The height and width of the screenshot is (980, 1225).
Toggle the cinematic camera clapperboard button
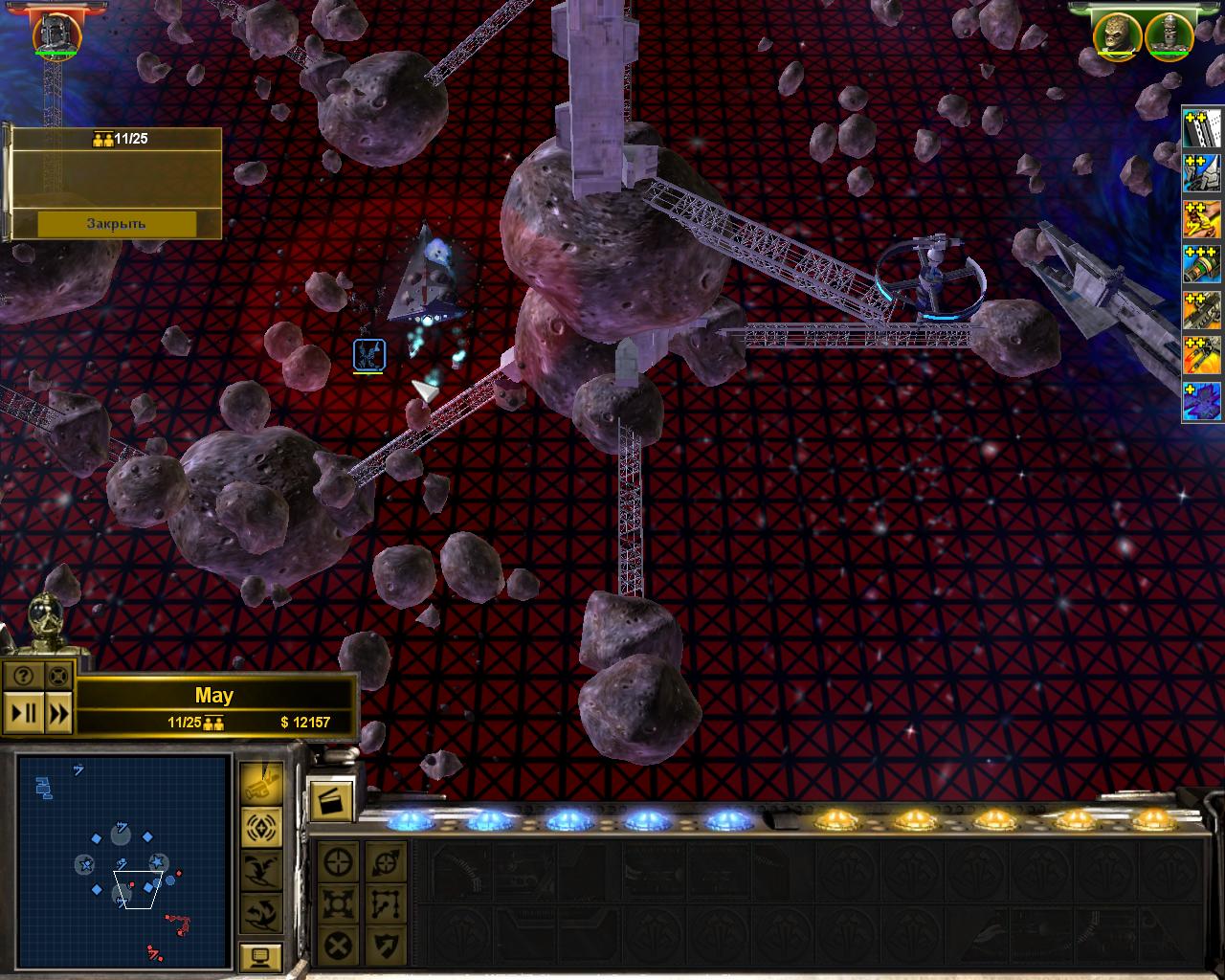330,800
